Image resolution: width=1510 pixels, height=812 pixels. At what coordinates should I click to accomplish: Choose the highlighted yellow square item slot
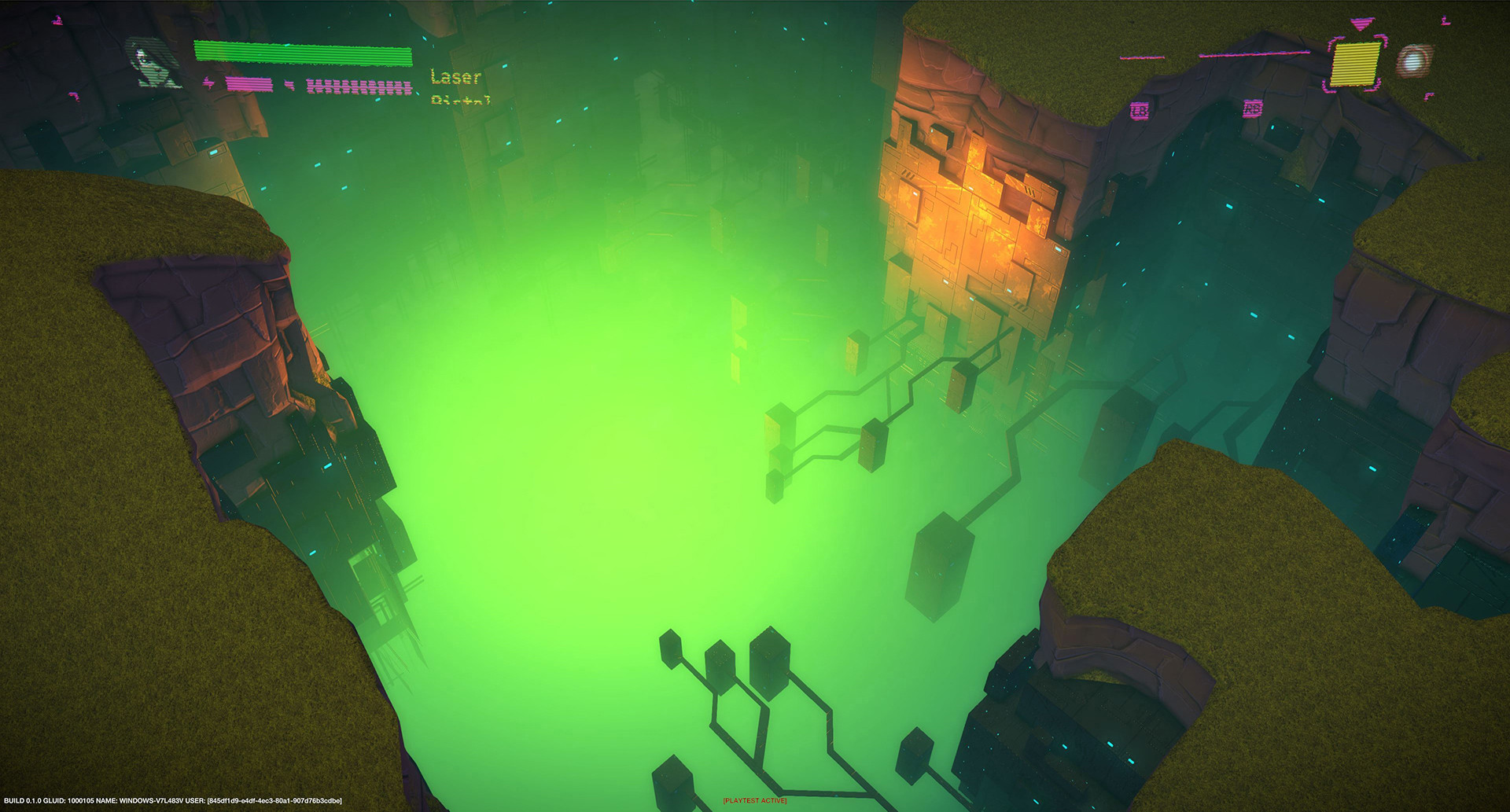pos(1355,63)
